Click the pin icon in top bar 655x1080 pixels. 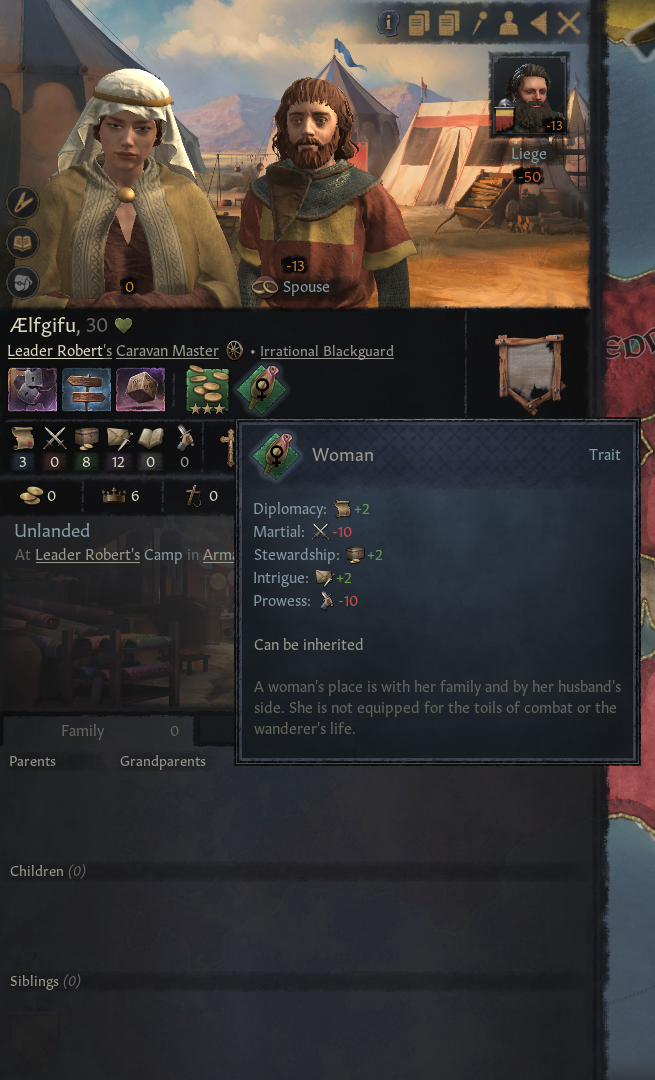pos(479,24)
